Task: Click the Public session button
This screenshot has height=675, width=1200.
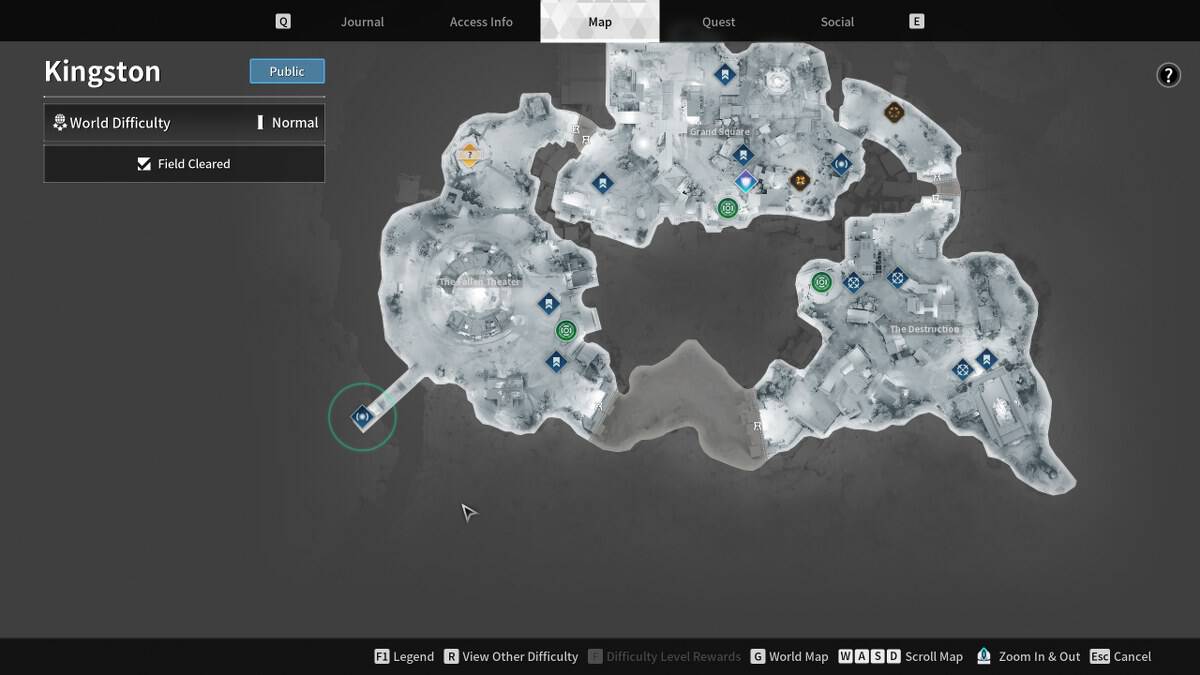Action: click(287, 71)
